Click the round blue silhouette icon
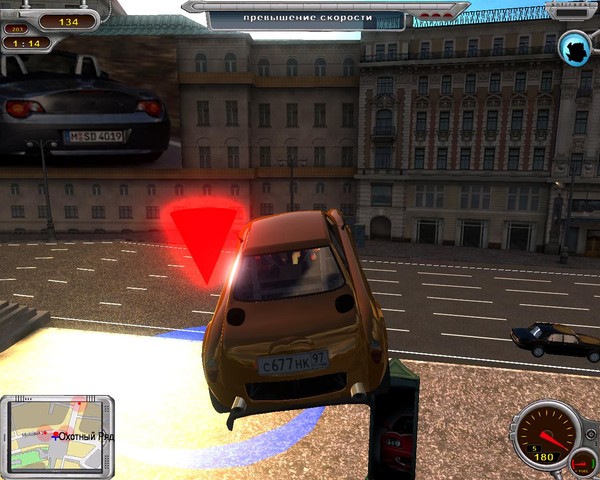Screen dimensions: 600x480 [x=575, y=45]
